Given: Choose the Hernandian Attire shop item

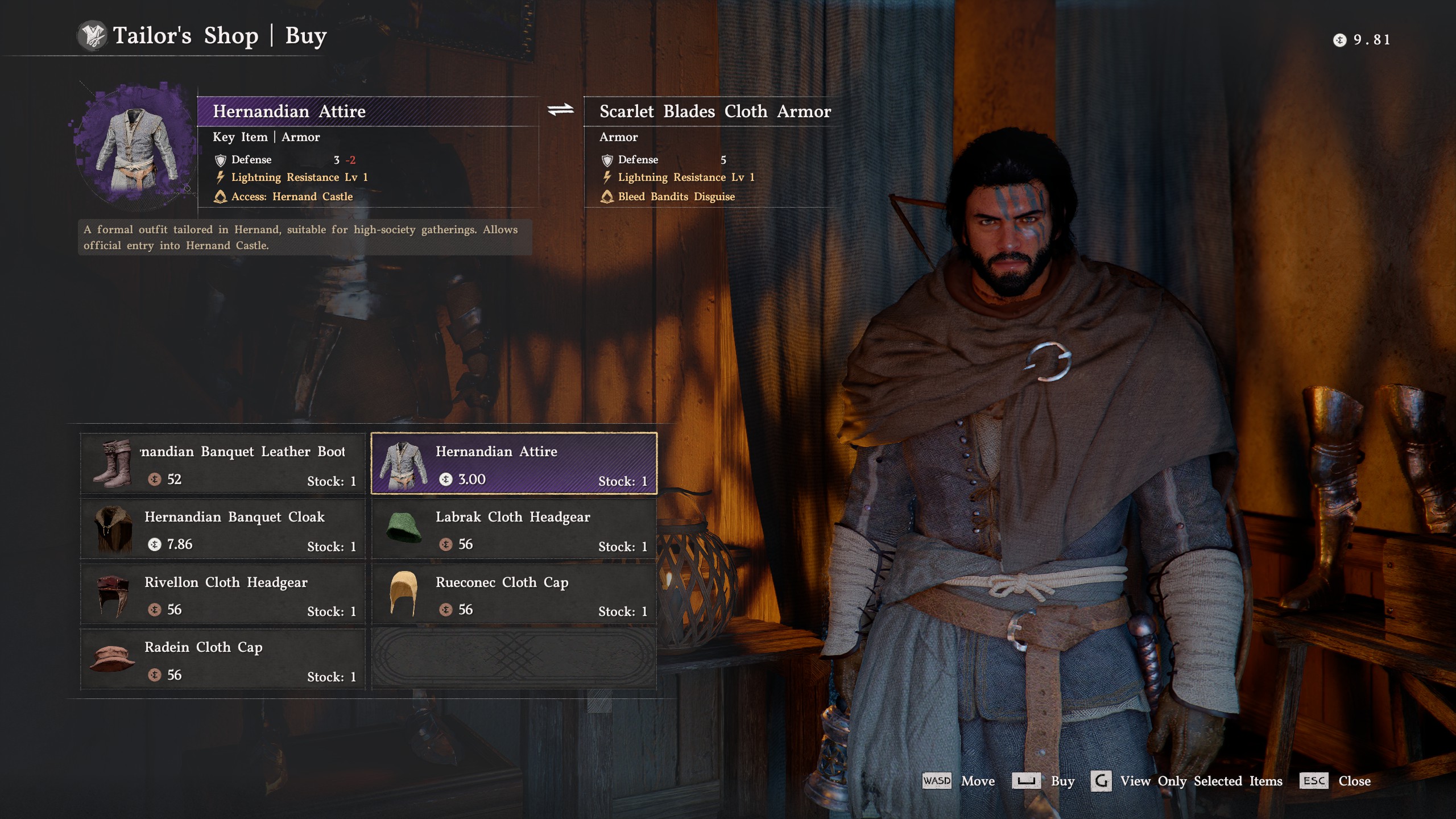Looking at the screenshot, I should pyautogui.click(x=514, y=464).
